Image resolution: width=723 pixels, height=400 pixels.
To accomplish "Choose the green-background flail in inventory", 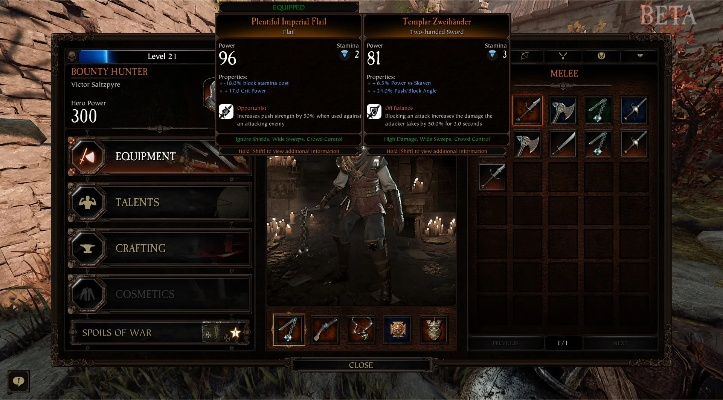I will click(599, 109).
